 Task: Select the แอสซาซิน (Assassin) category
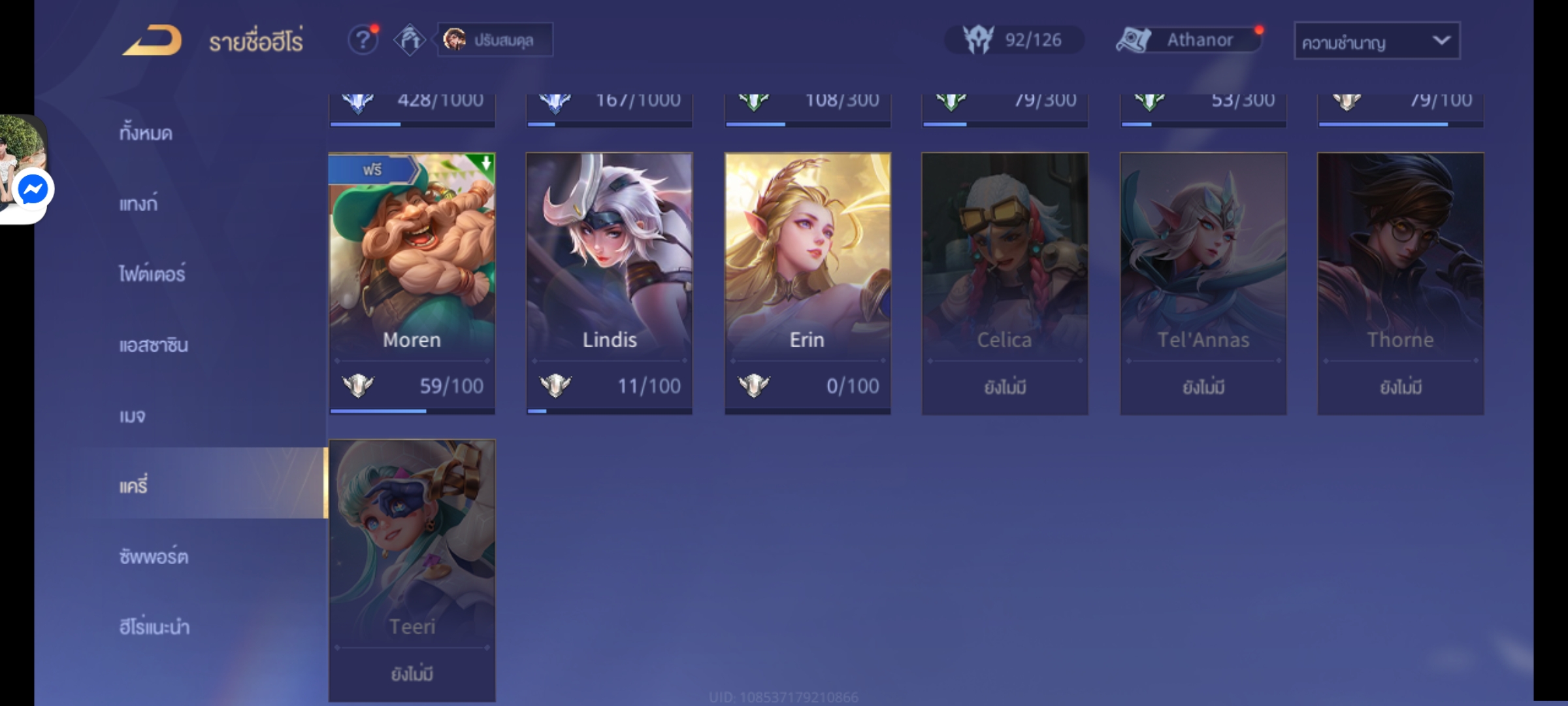click(x=154, y=345)
